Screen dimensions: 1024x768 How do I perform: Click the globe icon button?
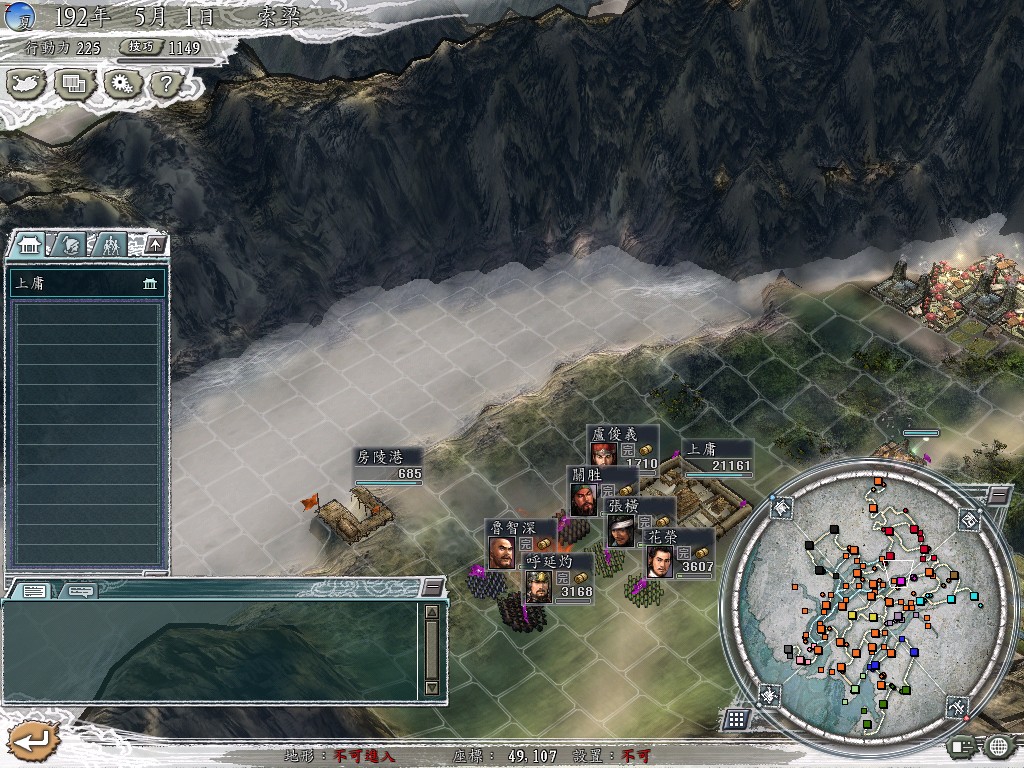point(997,745)
